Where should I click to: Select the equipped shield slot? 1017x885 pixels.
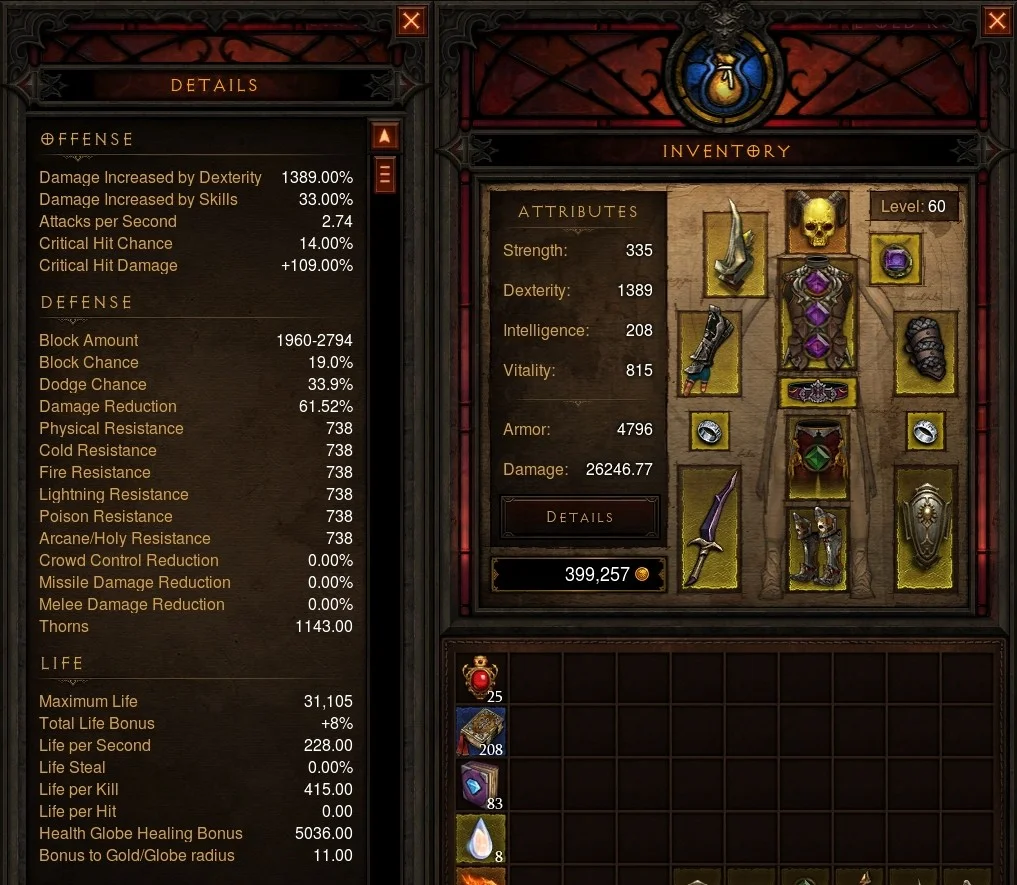click(x=924, y=527)
